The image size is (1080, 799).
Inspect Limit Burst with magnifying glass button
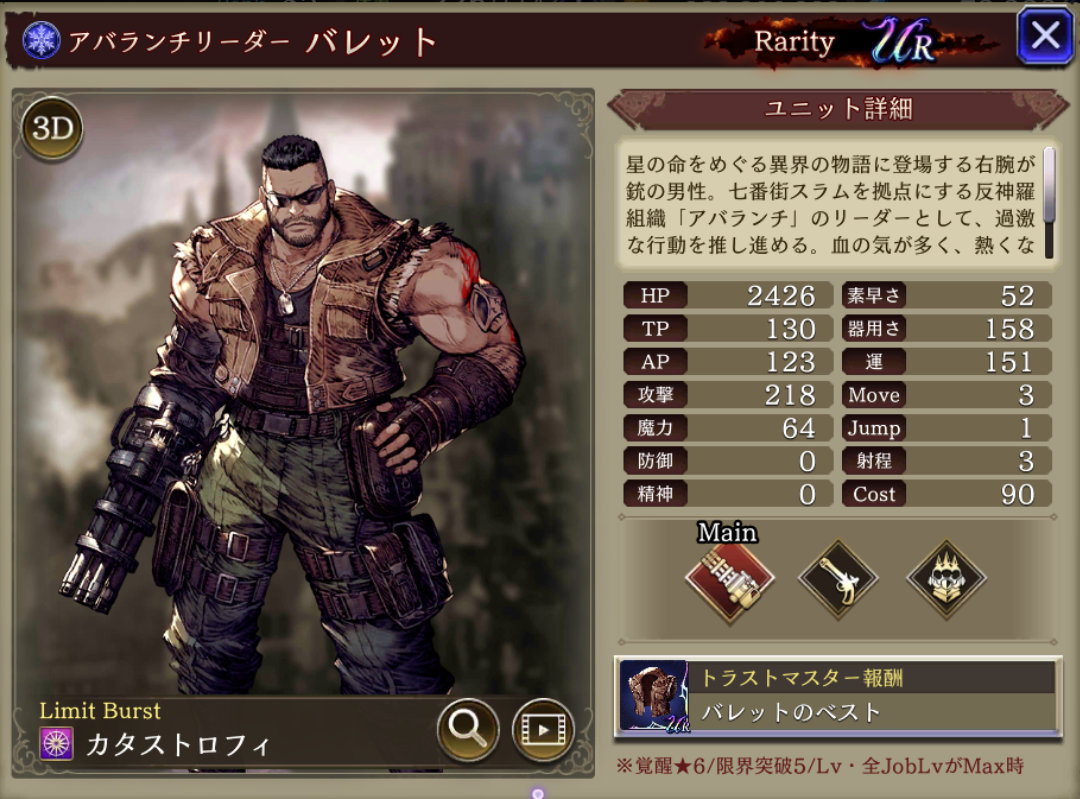467,729
